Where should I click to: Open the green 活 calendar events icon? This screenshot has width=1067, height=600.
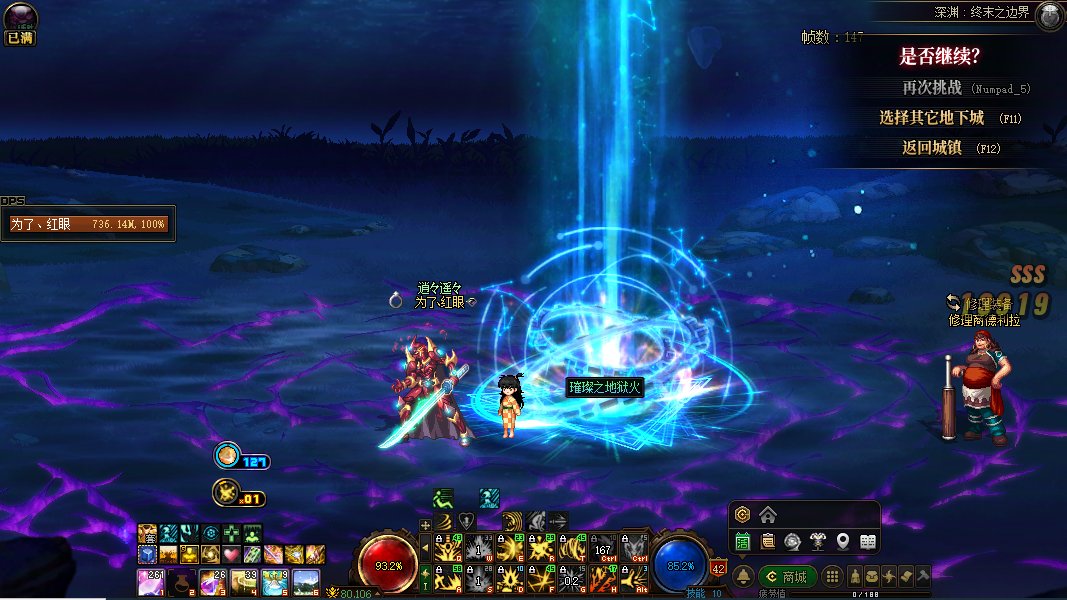pos(743,541)
